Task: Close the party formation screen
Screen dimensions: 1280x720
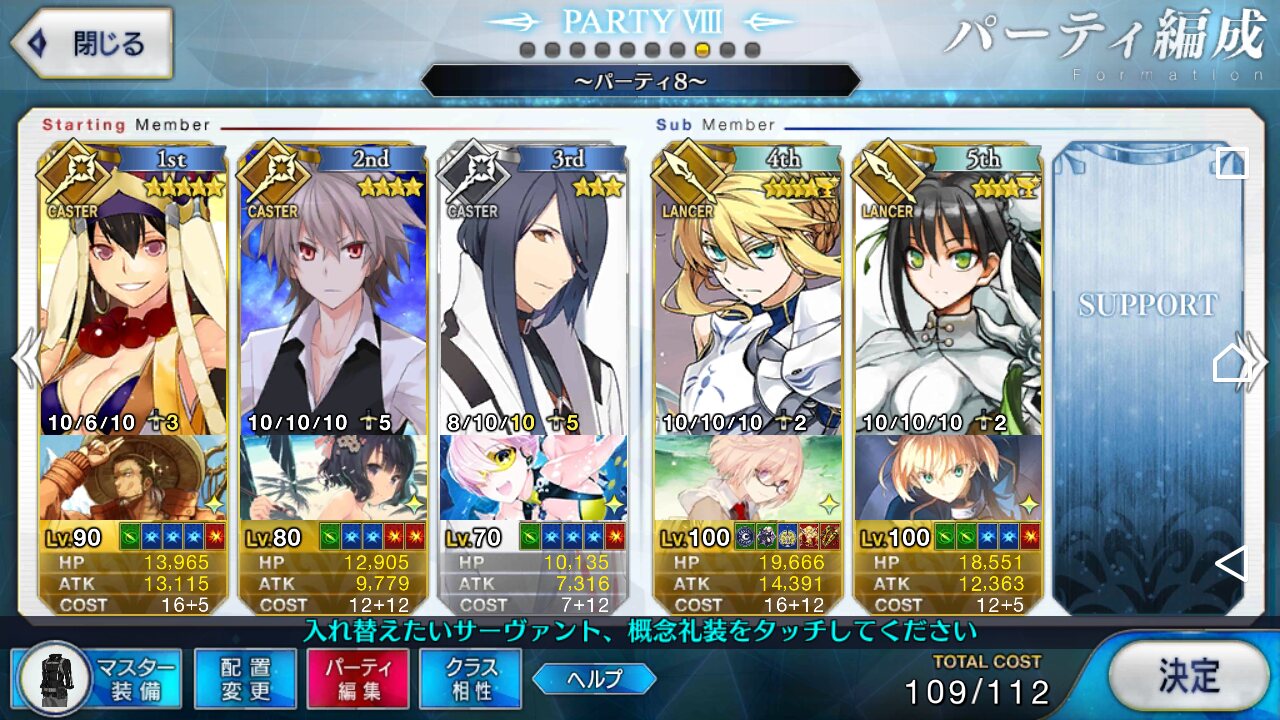Action: point(91,43)
